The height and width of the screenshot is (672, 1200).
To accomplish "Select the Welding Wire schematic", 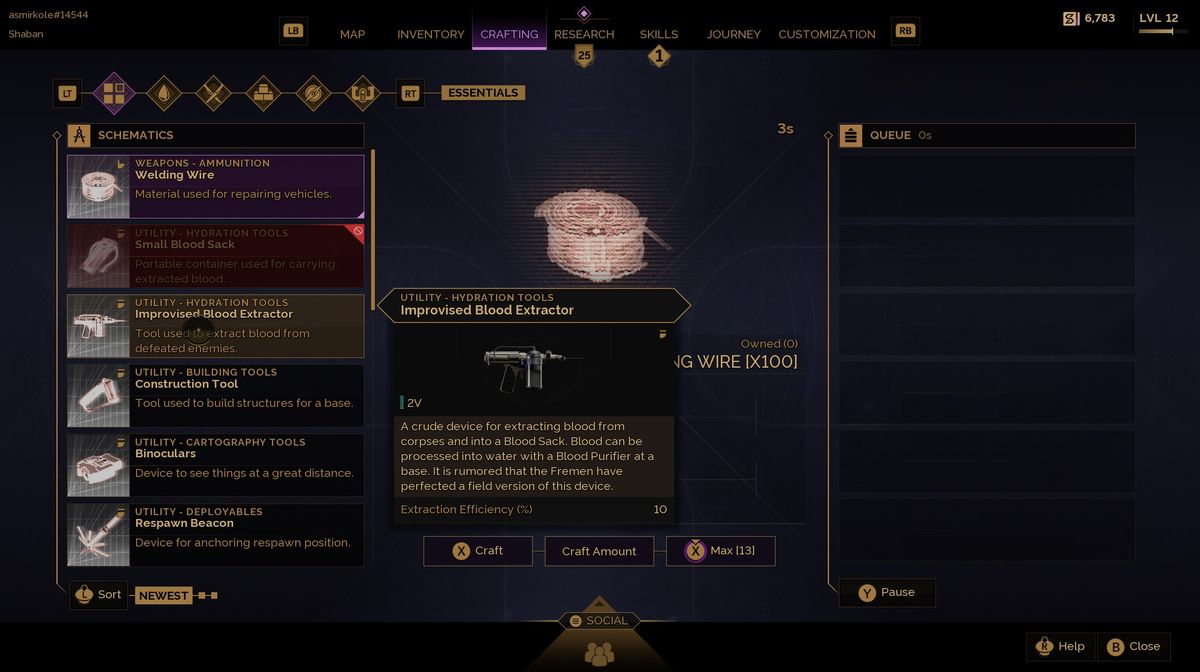I will click(215, 186).
